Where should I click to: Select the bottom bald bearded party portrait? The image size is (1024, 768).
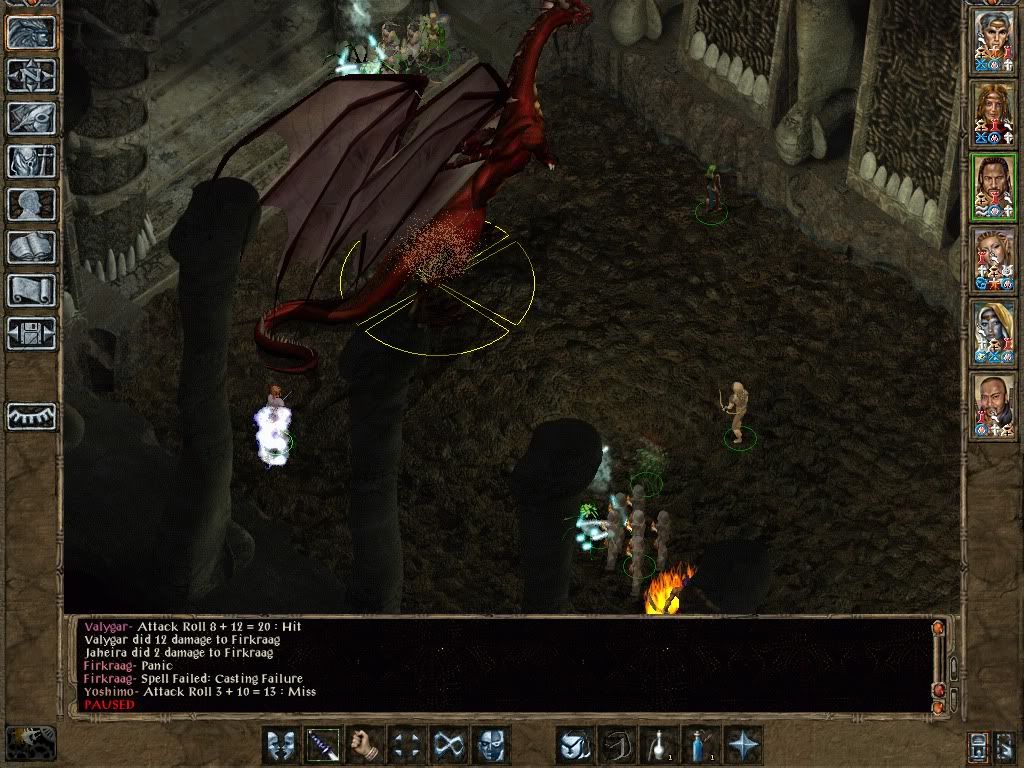(994, 405)
